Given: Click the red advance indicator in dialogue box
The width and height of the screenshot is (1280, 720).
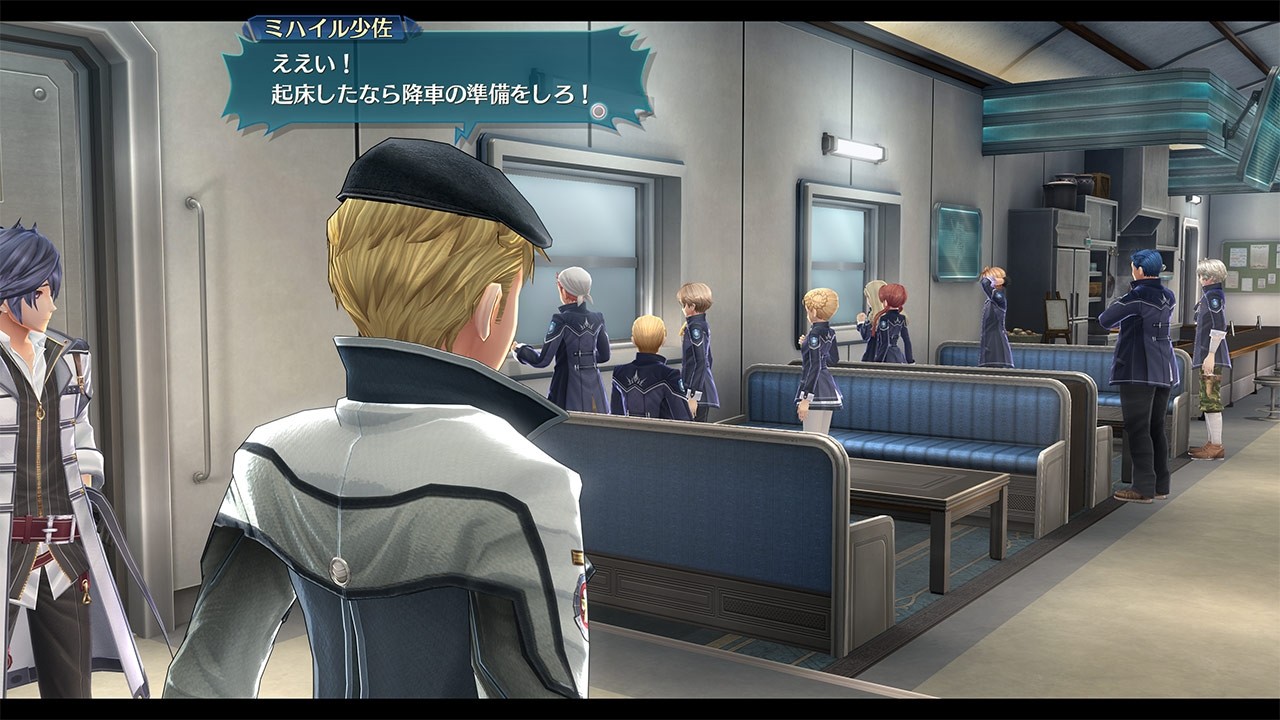Looking at the screenshot, I should (x=597, y=110).
